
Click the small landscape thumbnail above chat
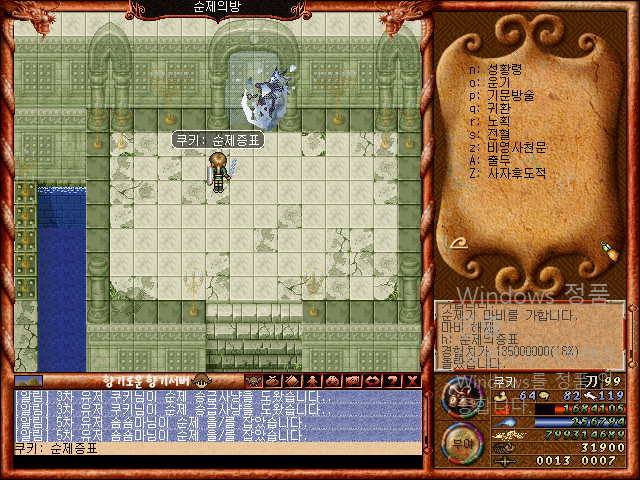29,381
